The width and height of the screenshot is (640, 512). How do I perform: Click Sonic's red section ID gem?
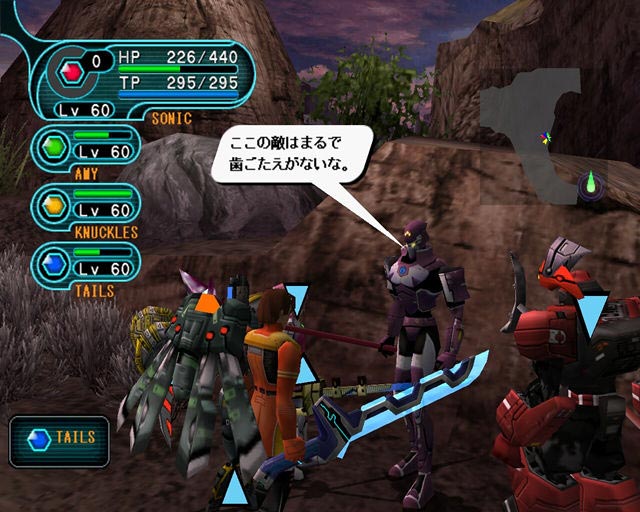tap(69, 70)
